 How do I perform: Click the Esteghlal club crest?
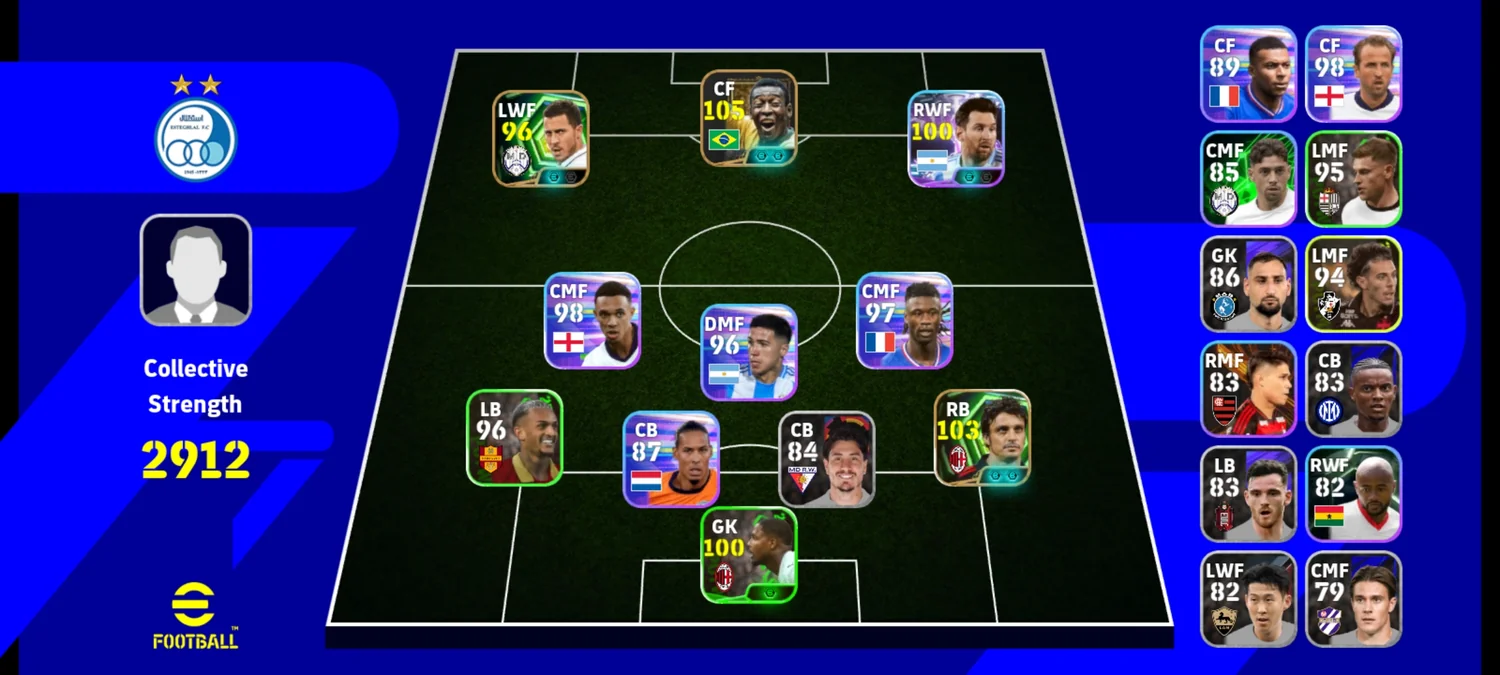[196, 140]
